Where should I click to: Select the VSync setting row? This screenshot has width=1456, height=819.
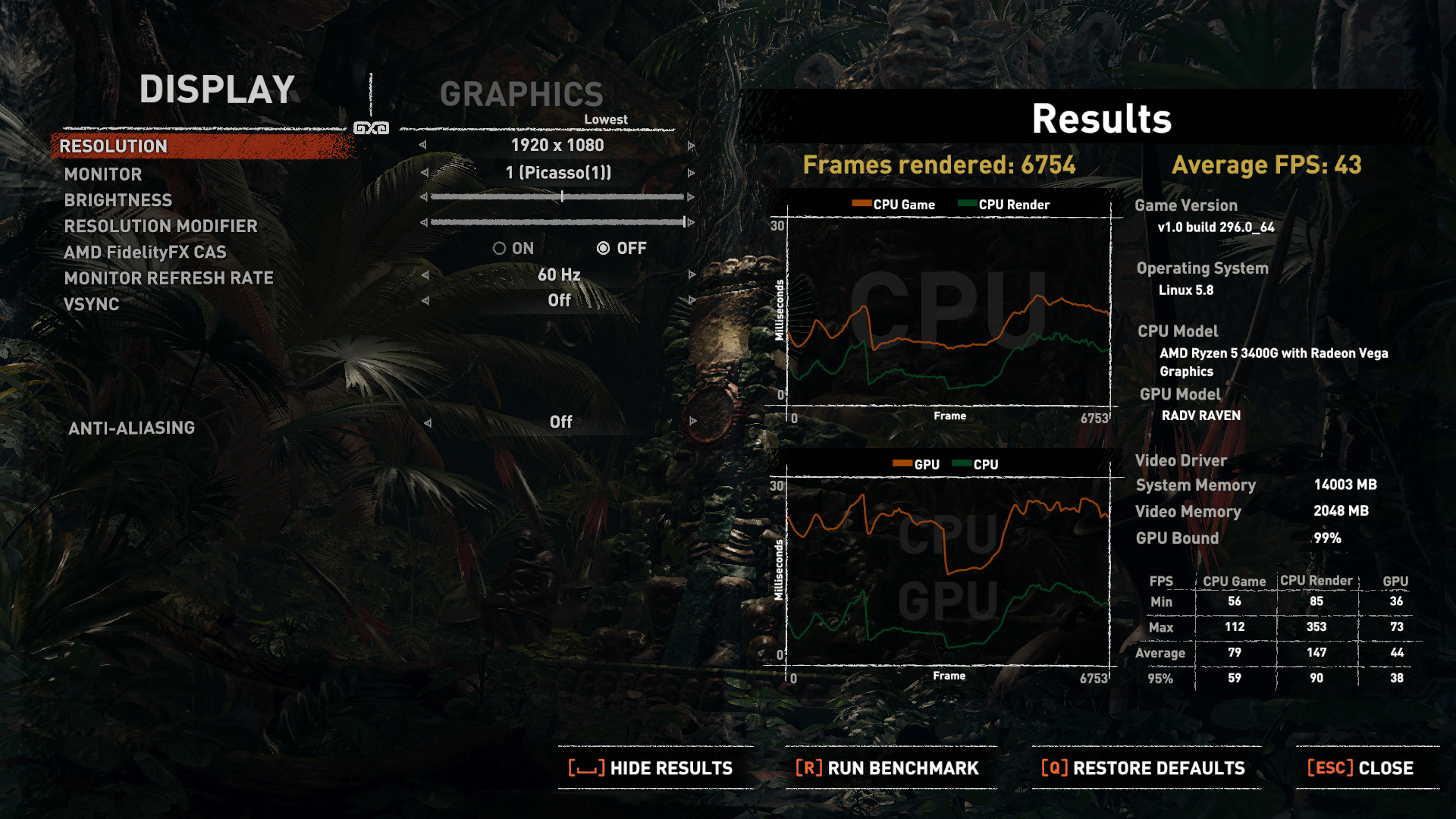tap(92, 305)
